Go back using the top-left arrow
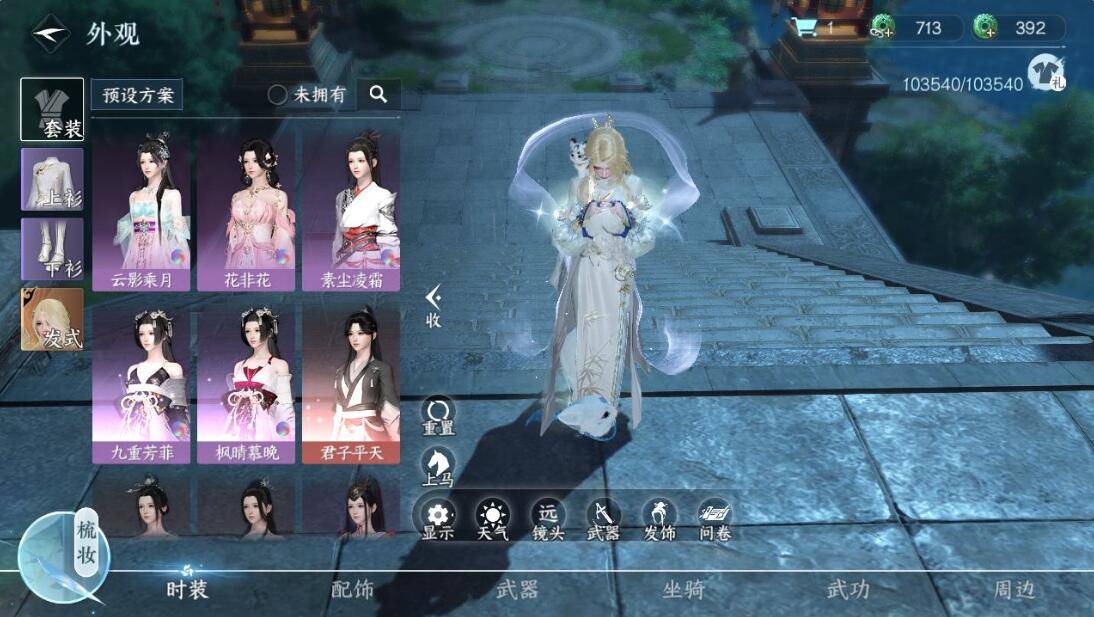 [49, 34]
